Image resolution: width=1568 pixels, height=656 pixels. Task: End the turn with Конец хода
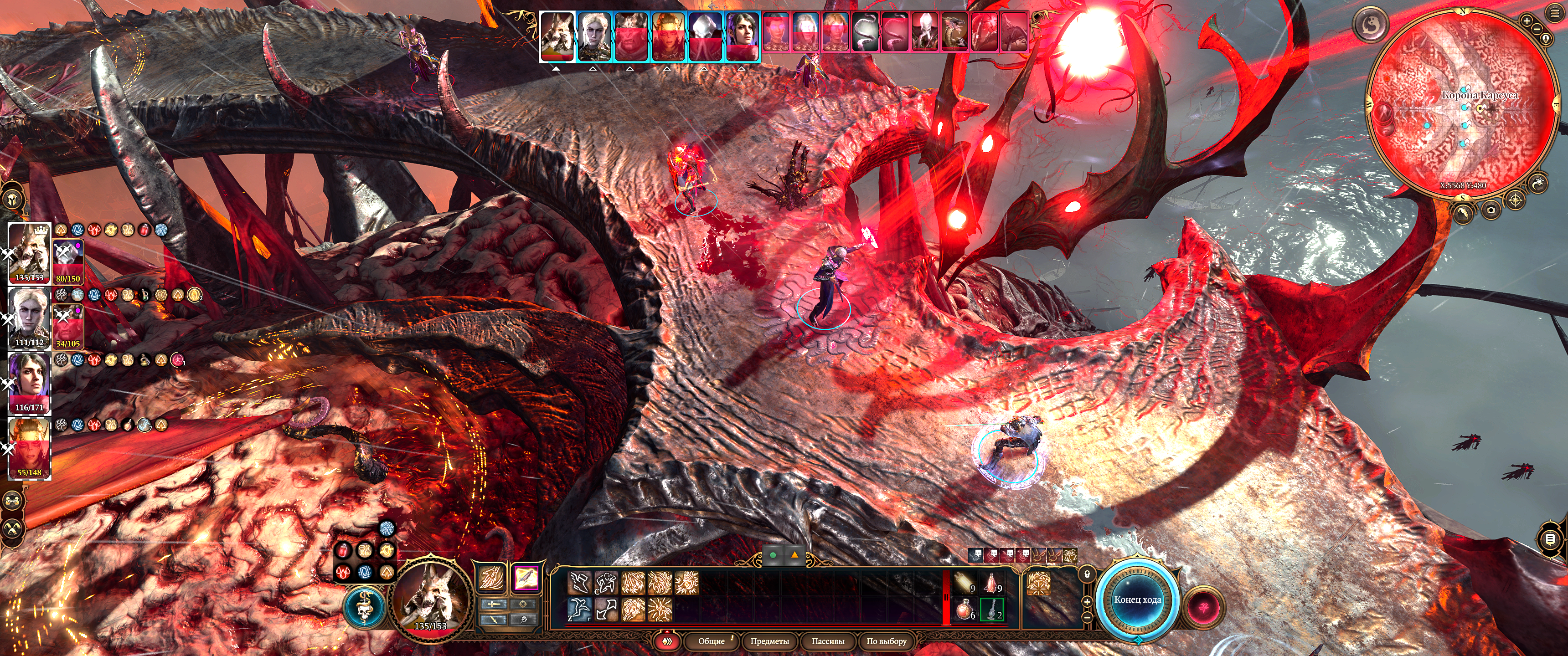click(1137, 600)
